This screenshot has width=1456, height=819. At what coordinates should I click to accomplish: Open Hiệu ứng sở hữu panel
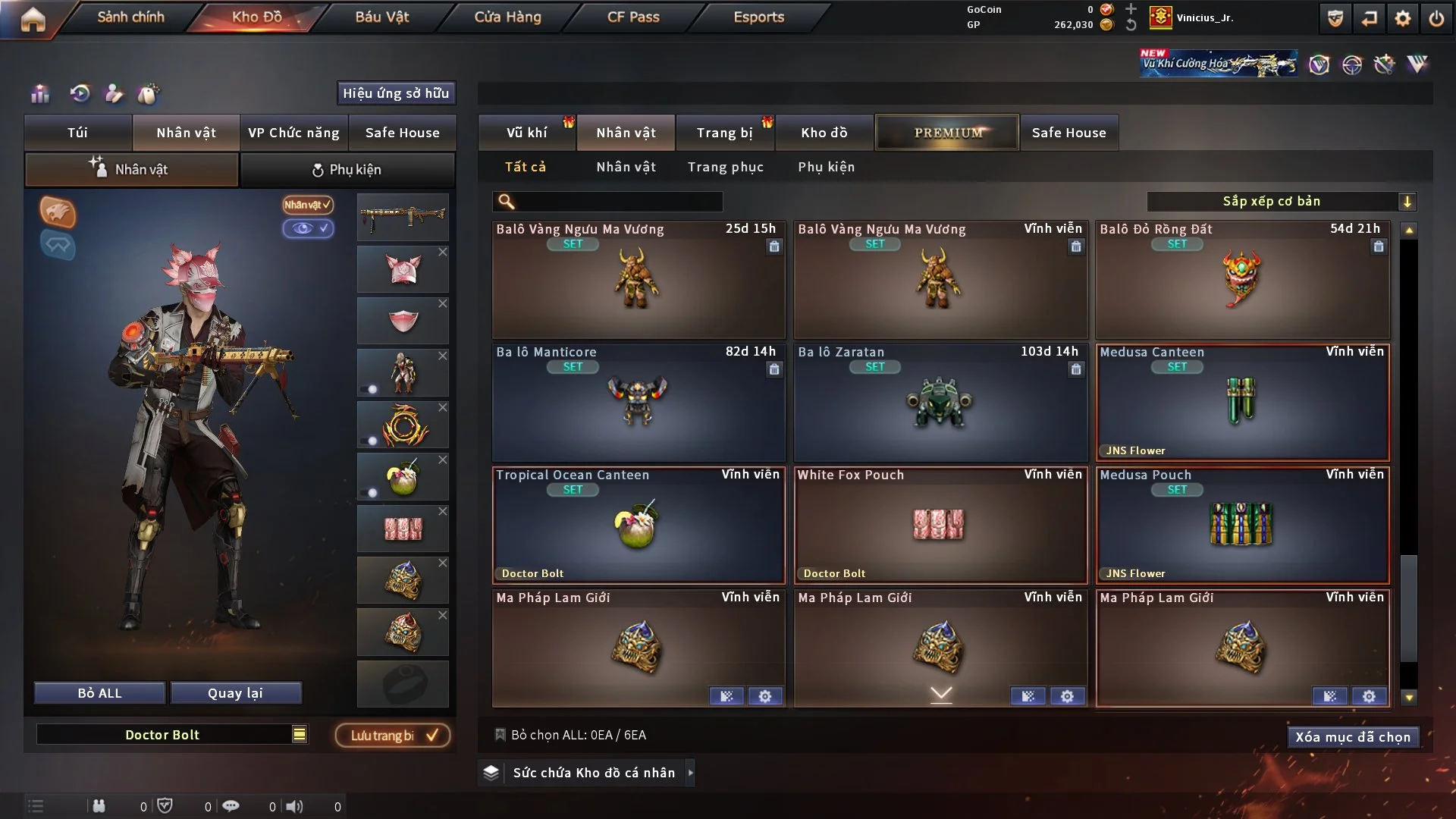pos(395,93)
